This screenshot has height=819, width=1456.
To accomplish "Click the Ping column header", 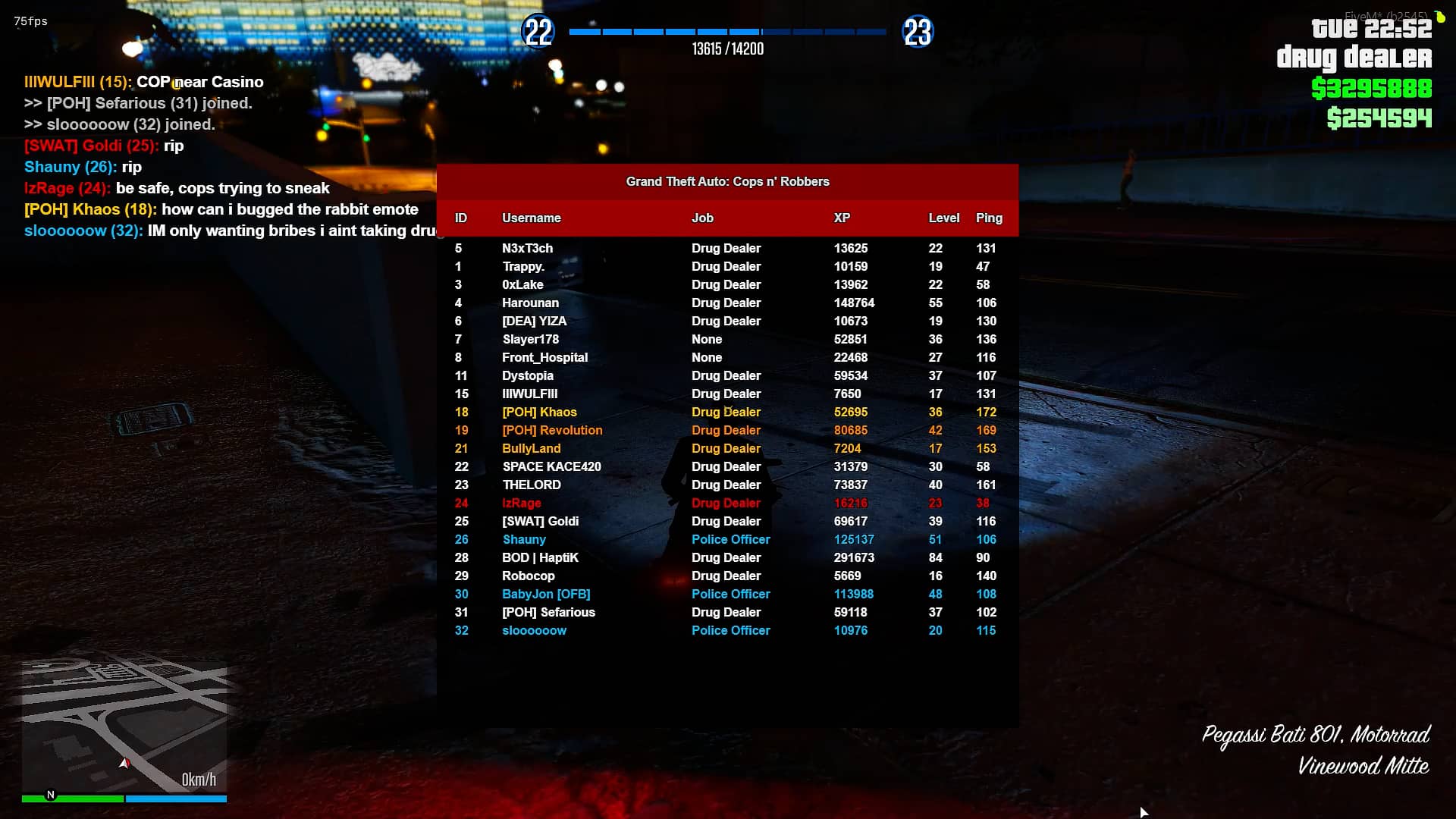I will tap(989, 218).
